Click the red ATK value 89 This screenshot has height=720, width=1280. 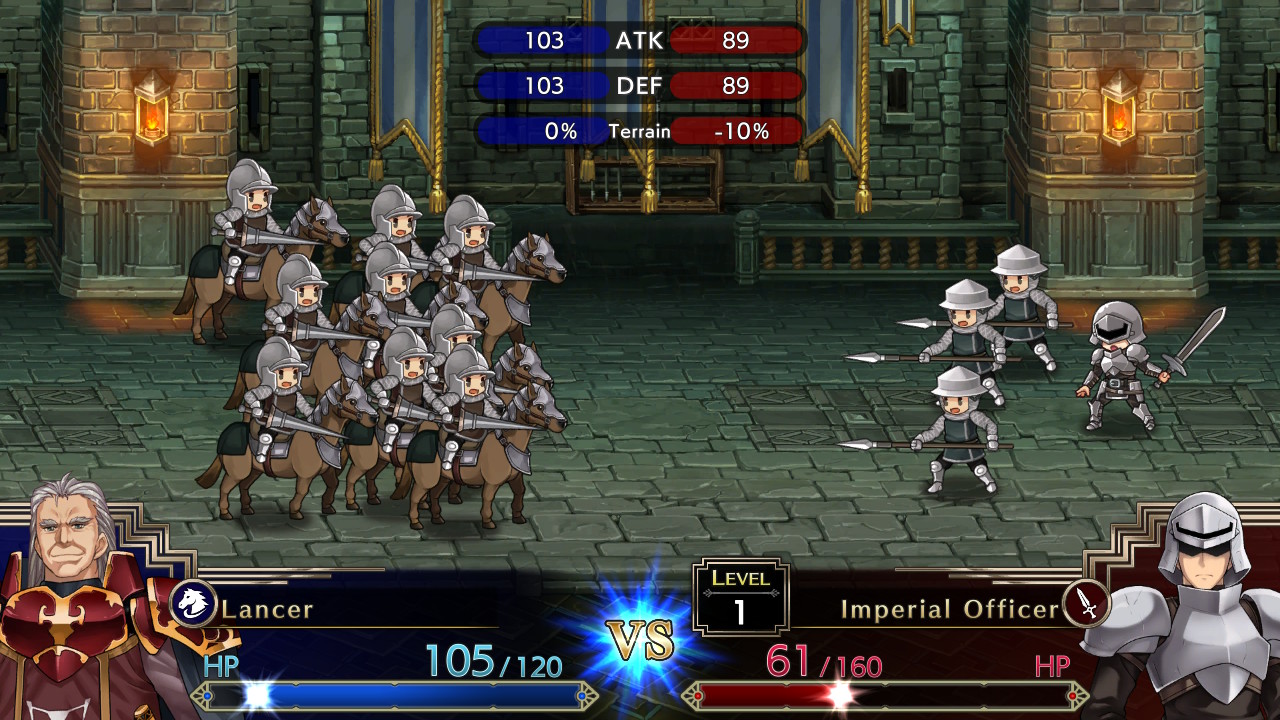[x=738, y=41]
